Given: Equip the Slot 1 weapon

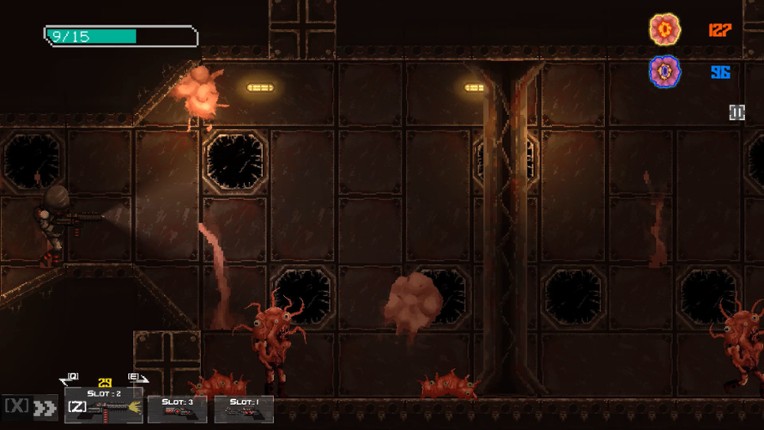Looking at the screenshot, I should [x=243, y=408].
